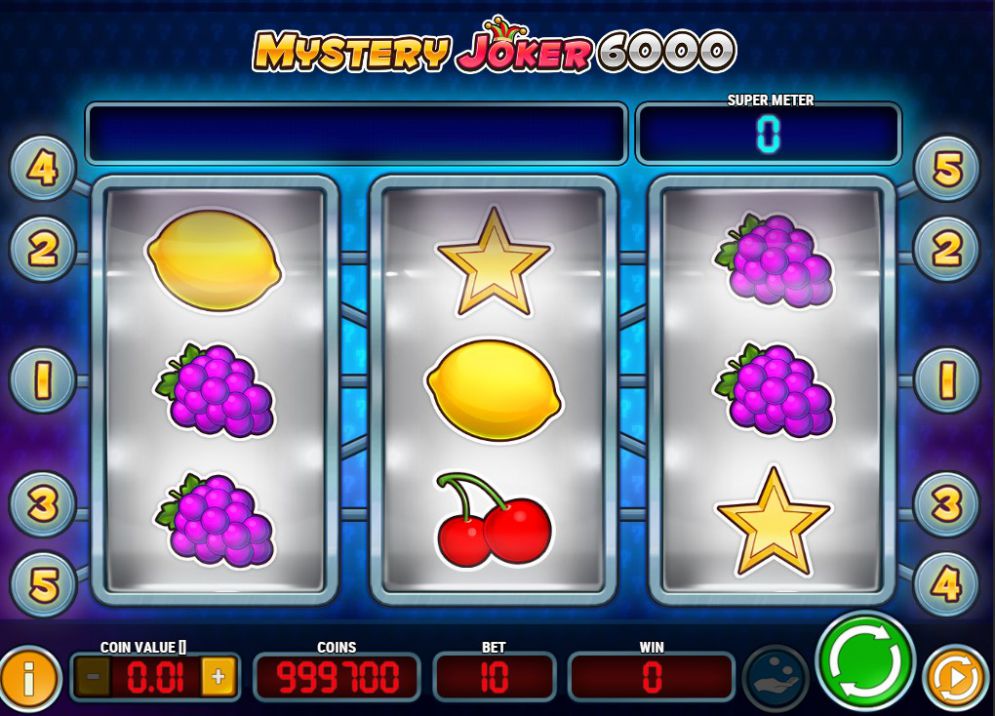Decrease coin value with the minus button

(94, 677)
